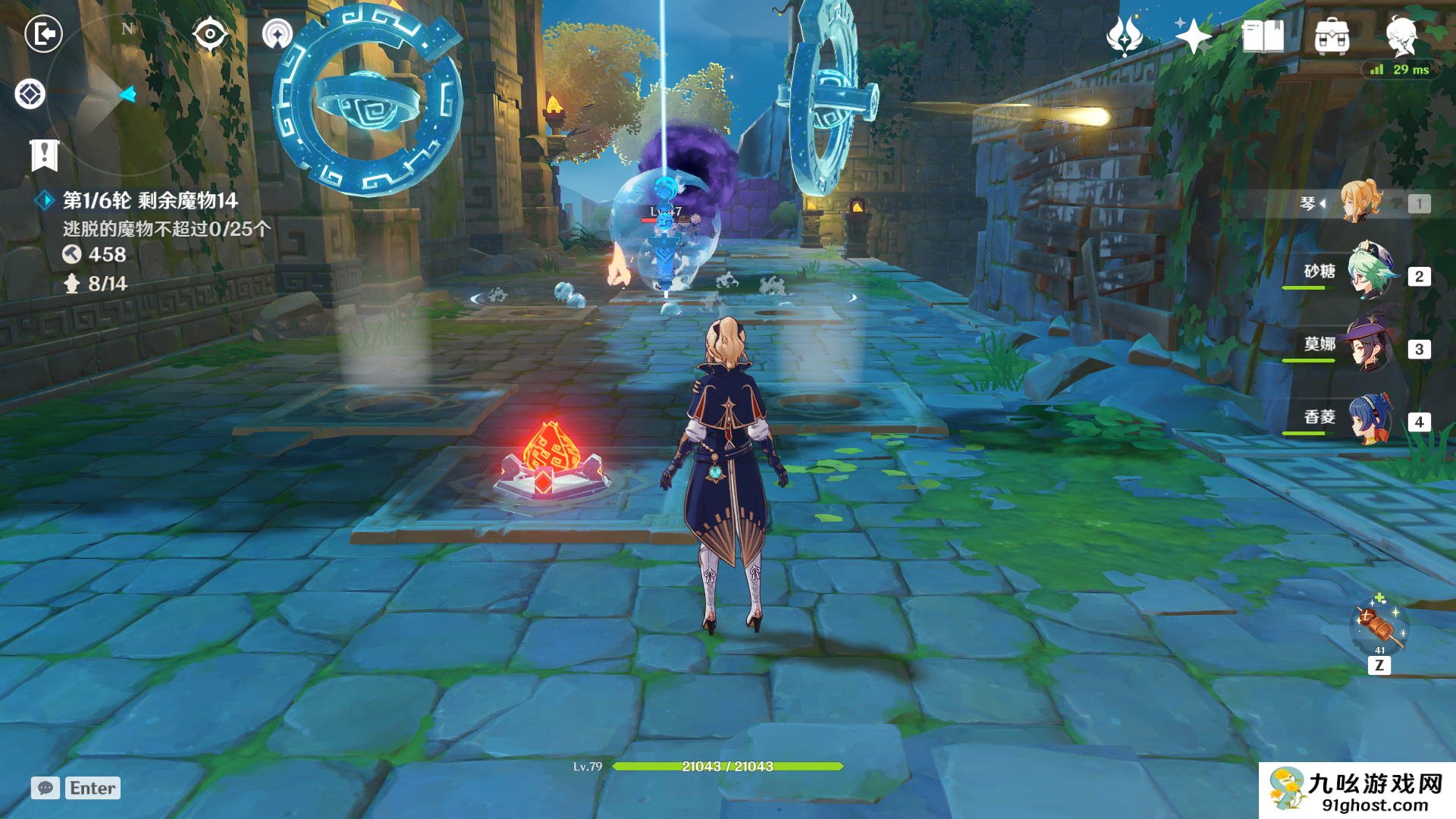Open the Paimon menu icon
Screen dimensions: 1456x819
(1401, 36)
